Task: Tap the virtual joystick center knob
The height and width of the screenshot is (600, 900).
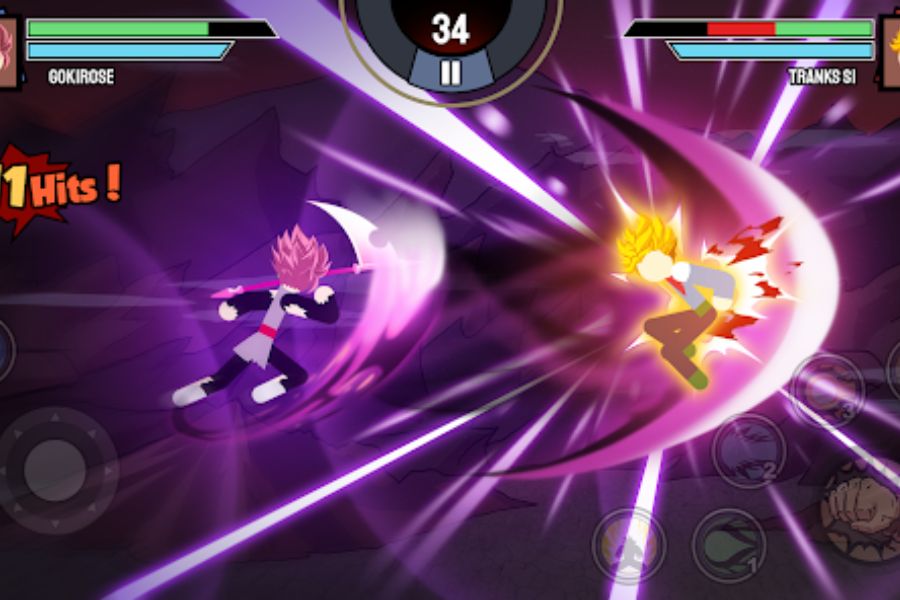Action: click(x=55, y=470)
